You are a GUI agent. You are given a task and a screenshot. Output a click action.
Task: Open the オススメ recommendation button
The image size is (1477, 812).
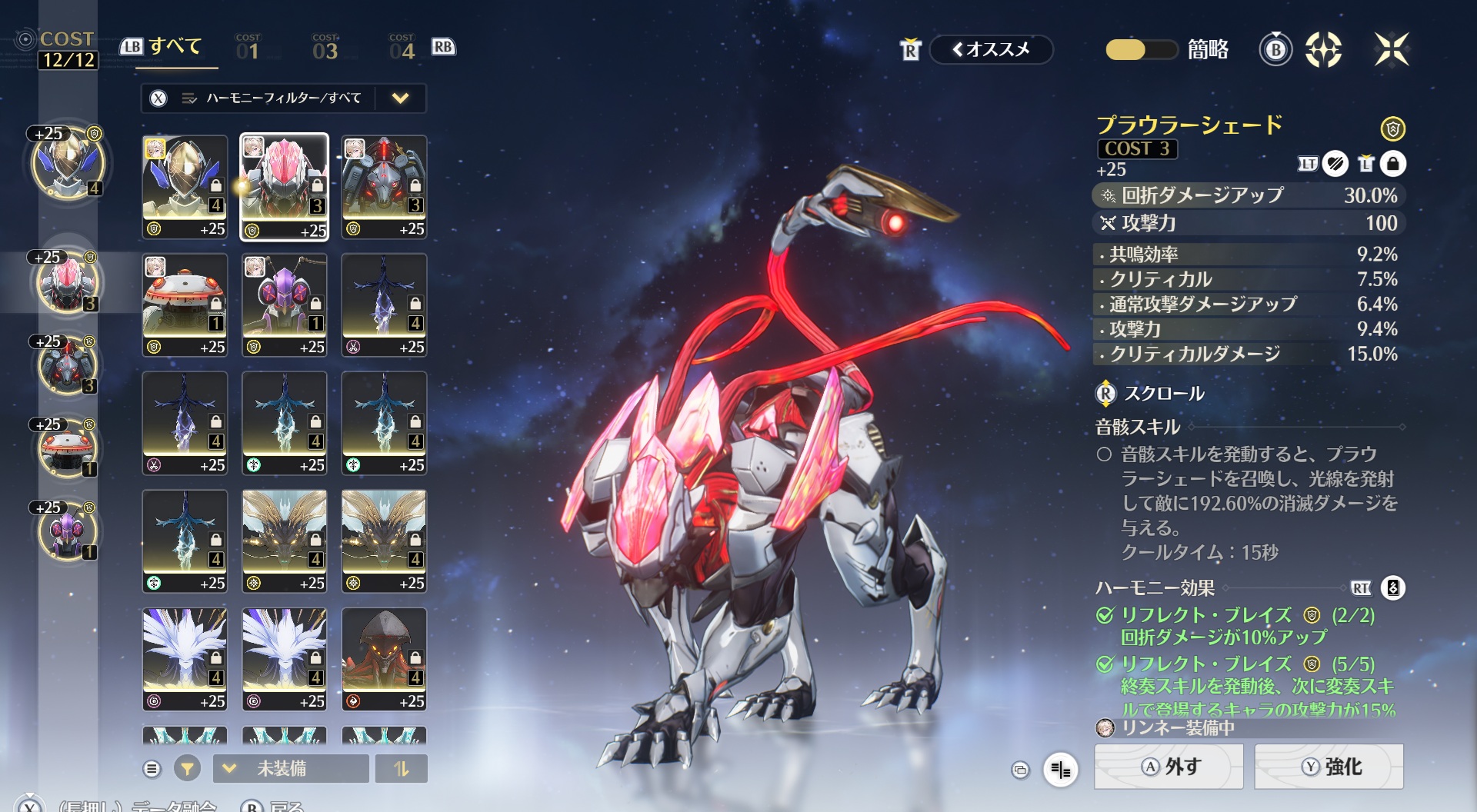991,49
